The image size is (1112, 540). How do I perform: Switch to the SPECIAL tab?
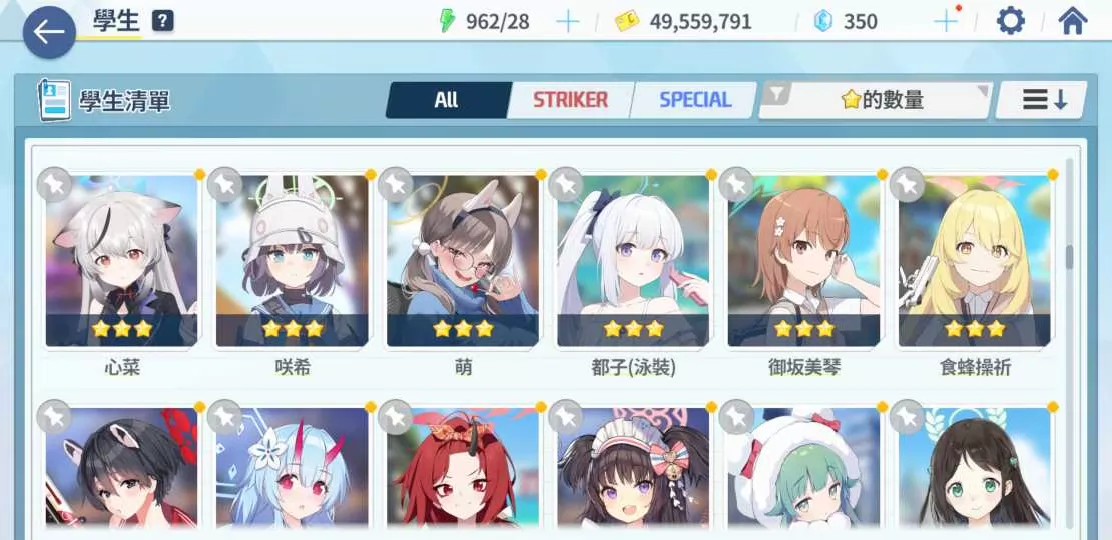[x=695, y=100]
